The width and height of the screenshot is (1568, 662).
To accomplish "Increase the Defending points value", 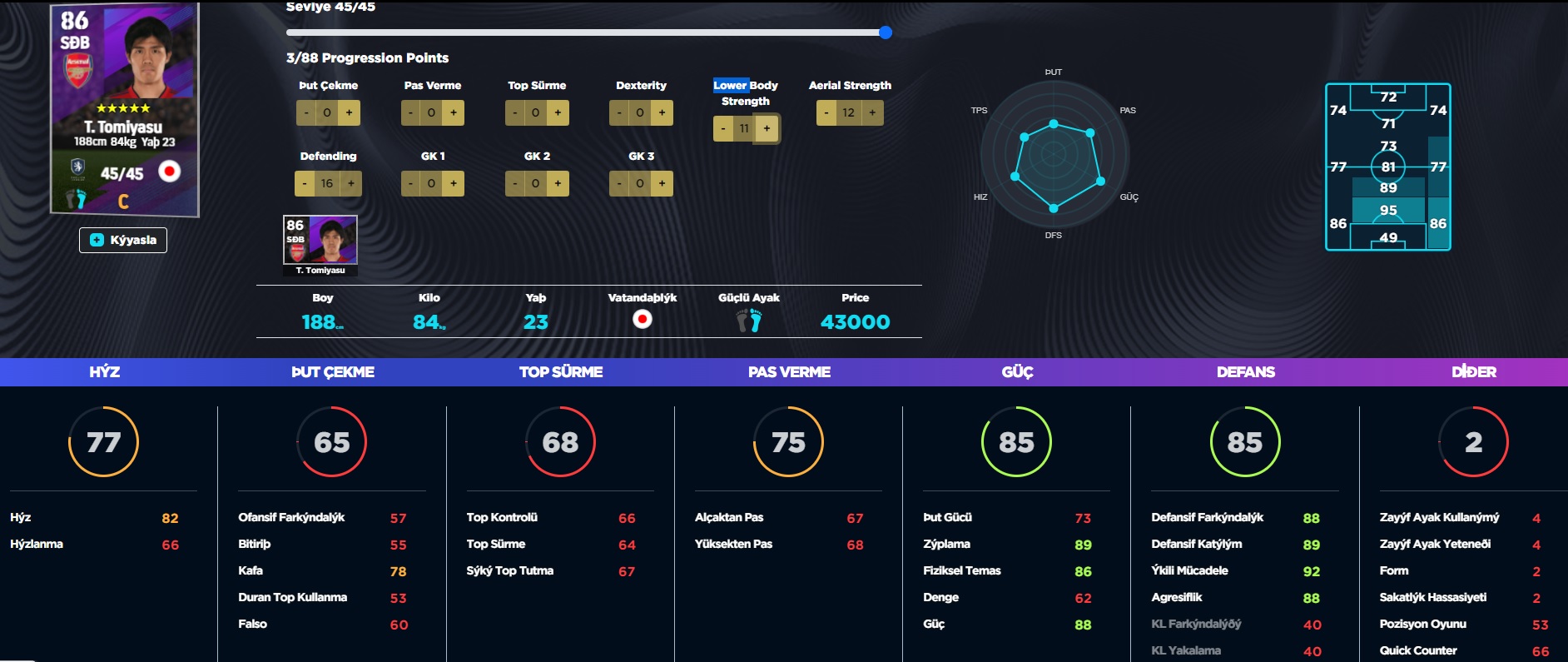I will 351,183.
